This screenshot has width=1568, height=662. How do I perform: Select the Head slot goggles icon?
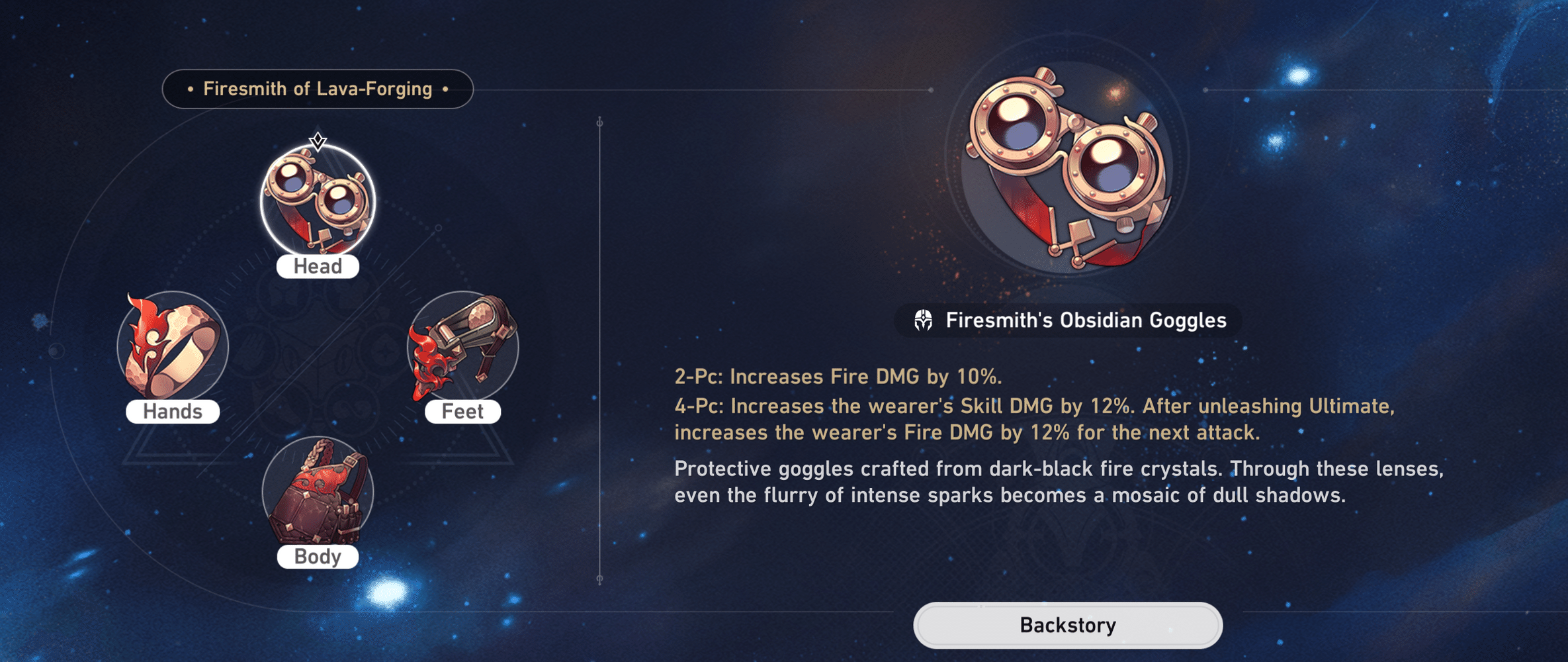click(x=318, y=202)
